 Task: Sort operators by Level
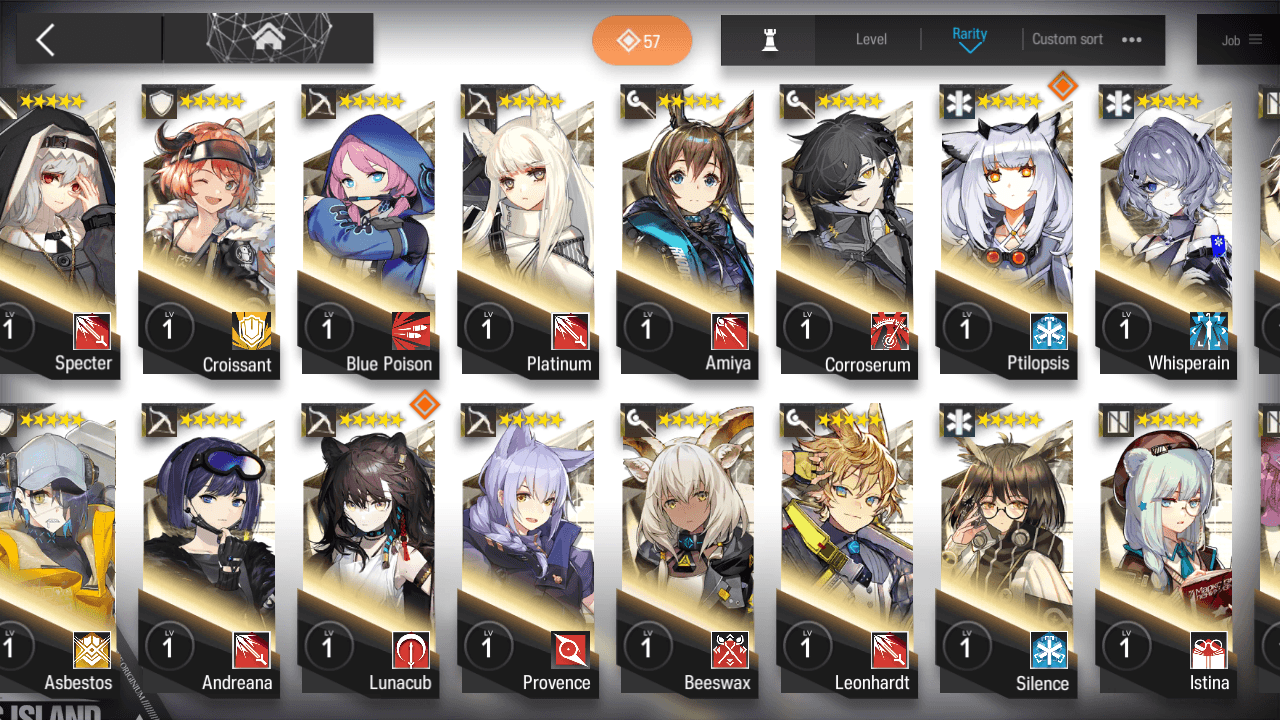point(871,39)
